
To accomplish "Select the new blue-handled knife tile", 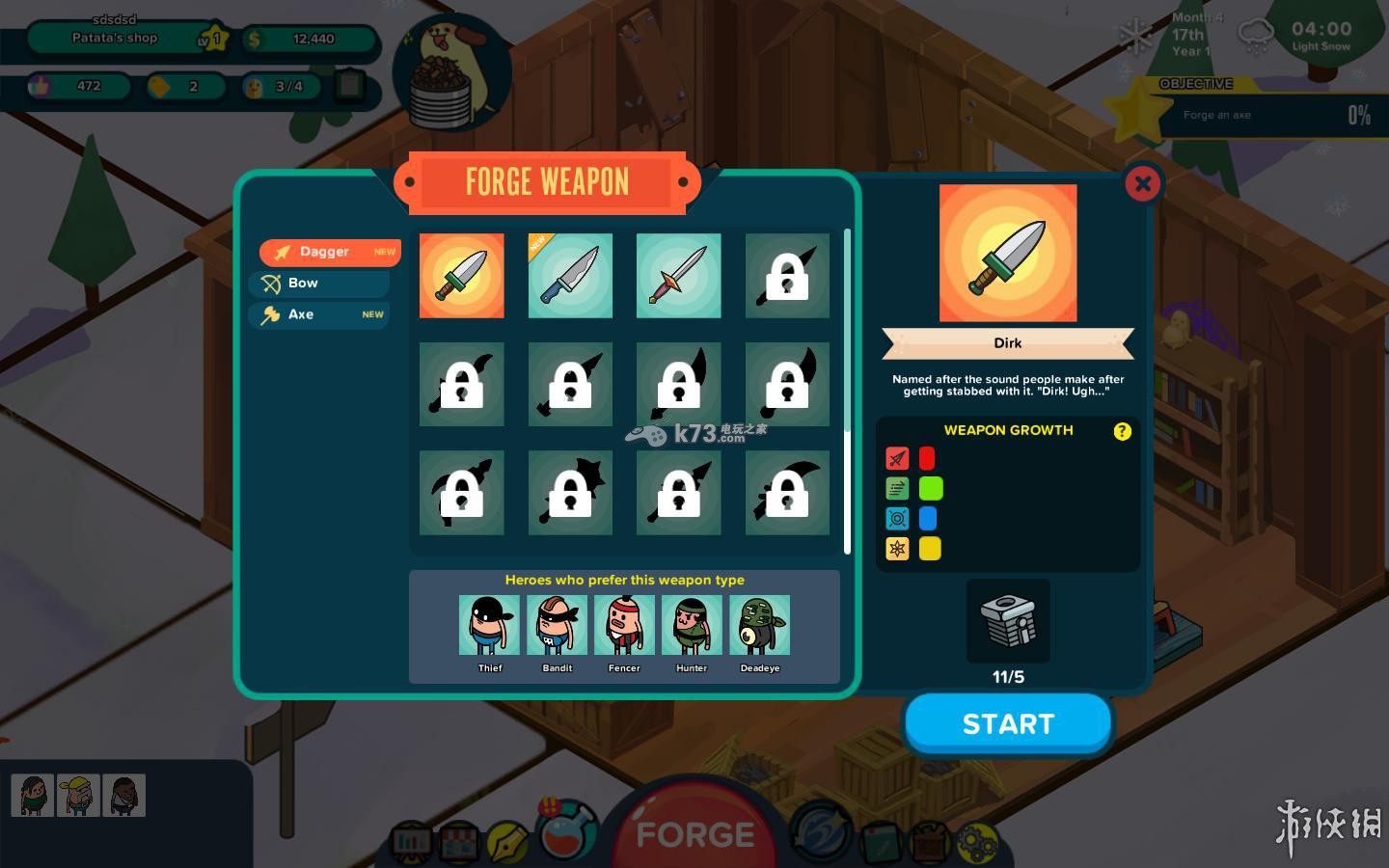I will (570, 276).
